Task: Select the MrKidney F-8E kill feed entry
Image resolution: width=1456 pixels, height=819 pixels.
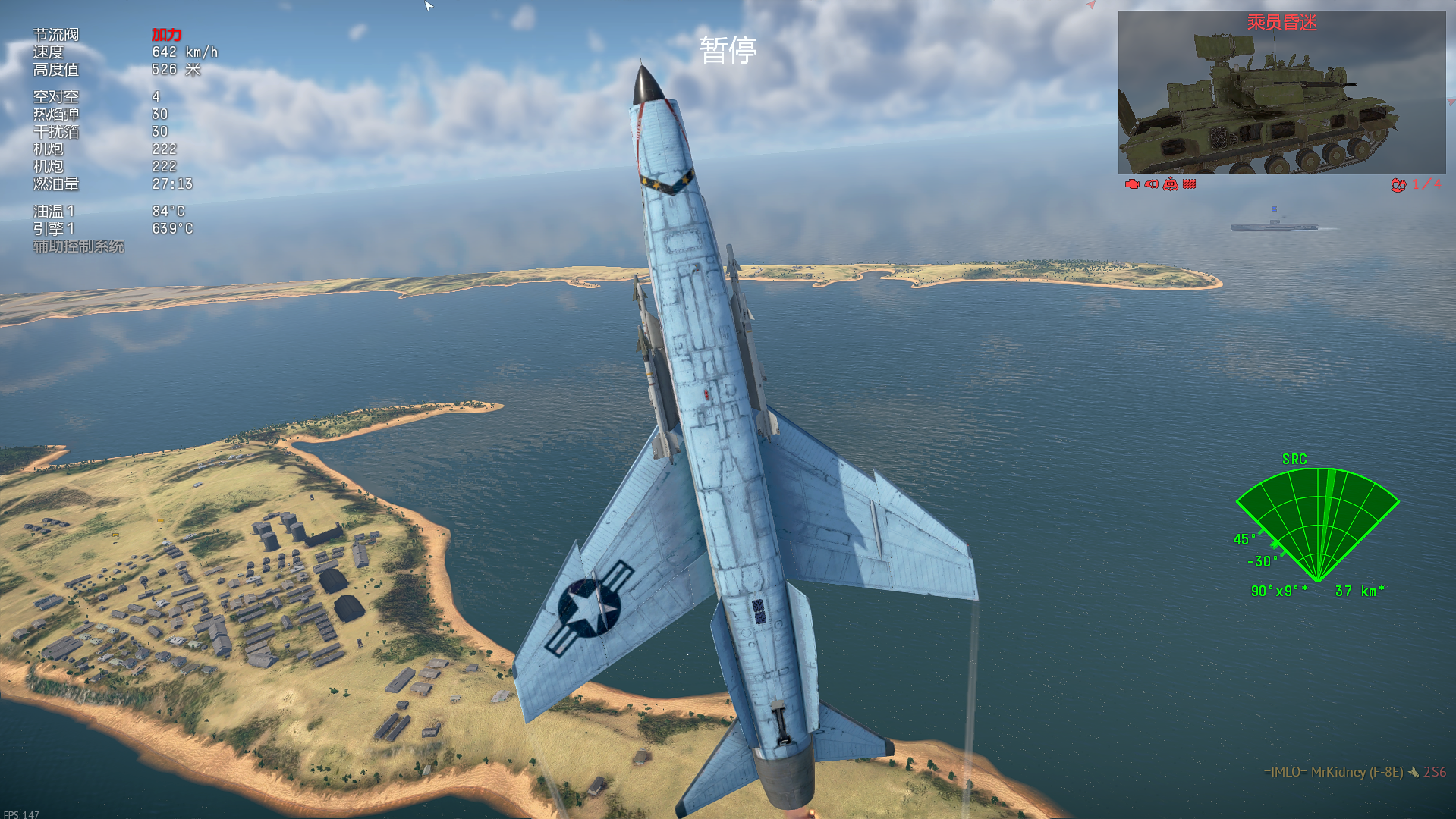Action: 1354,772
